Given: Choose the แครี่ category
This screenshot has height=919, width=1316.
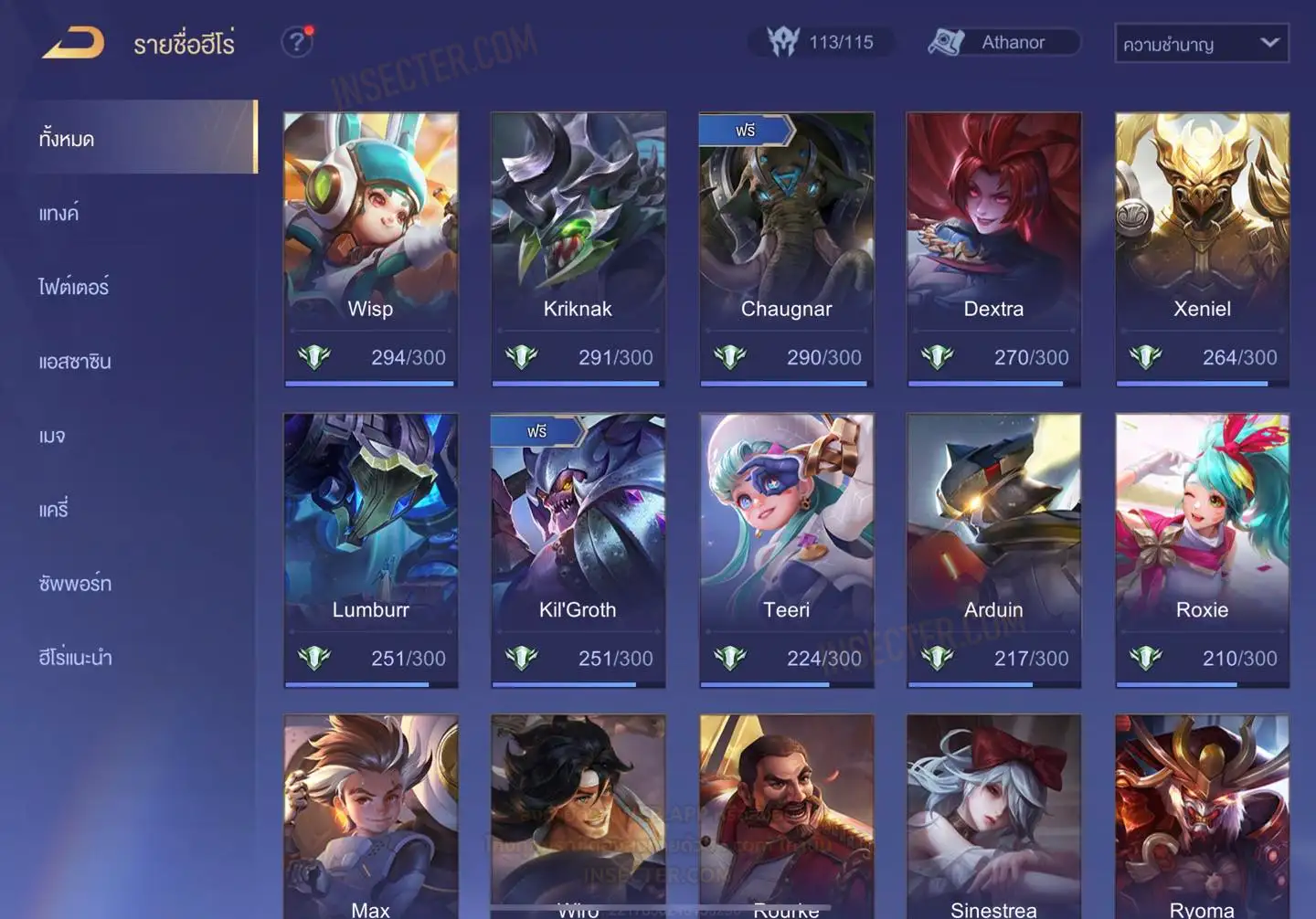Looking at the screenshot, I should pos(54,510).
